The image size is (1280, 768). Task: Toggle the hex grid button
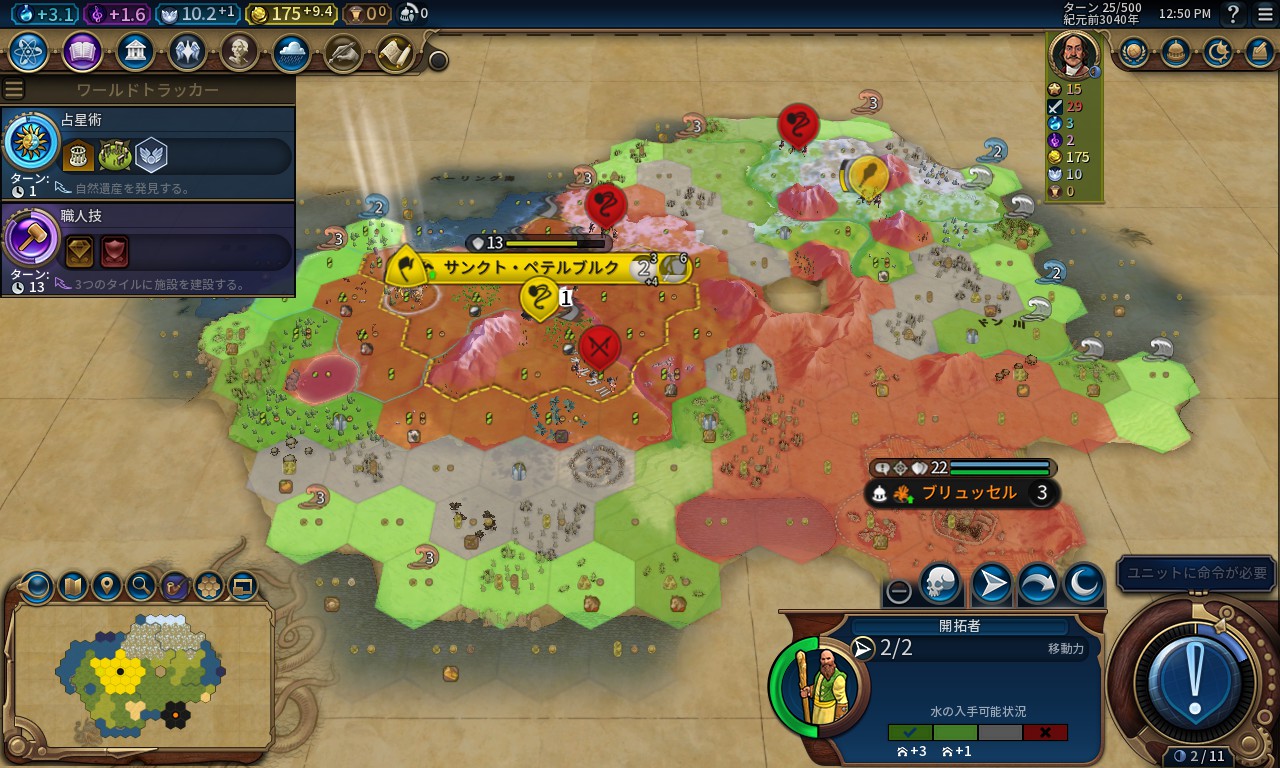tap(209, 585)
